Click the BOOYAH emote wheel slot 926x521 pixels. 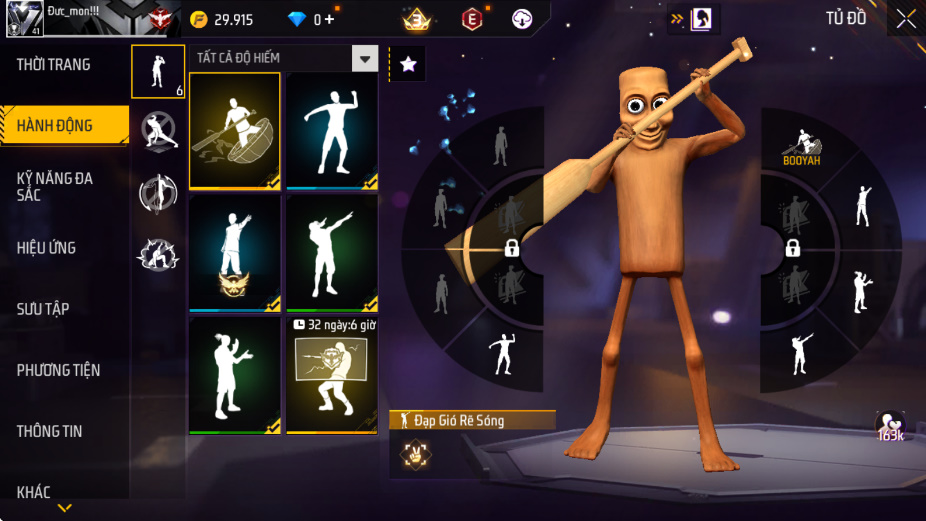click(x=802, y=148)
